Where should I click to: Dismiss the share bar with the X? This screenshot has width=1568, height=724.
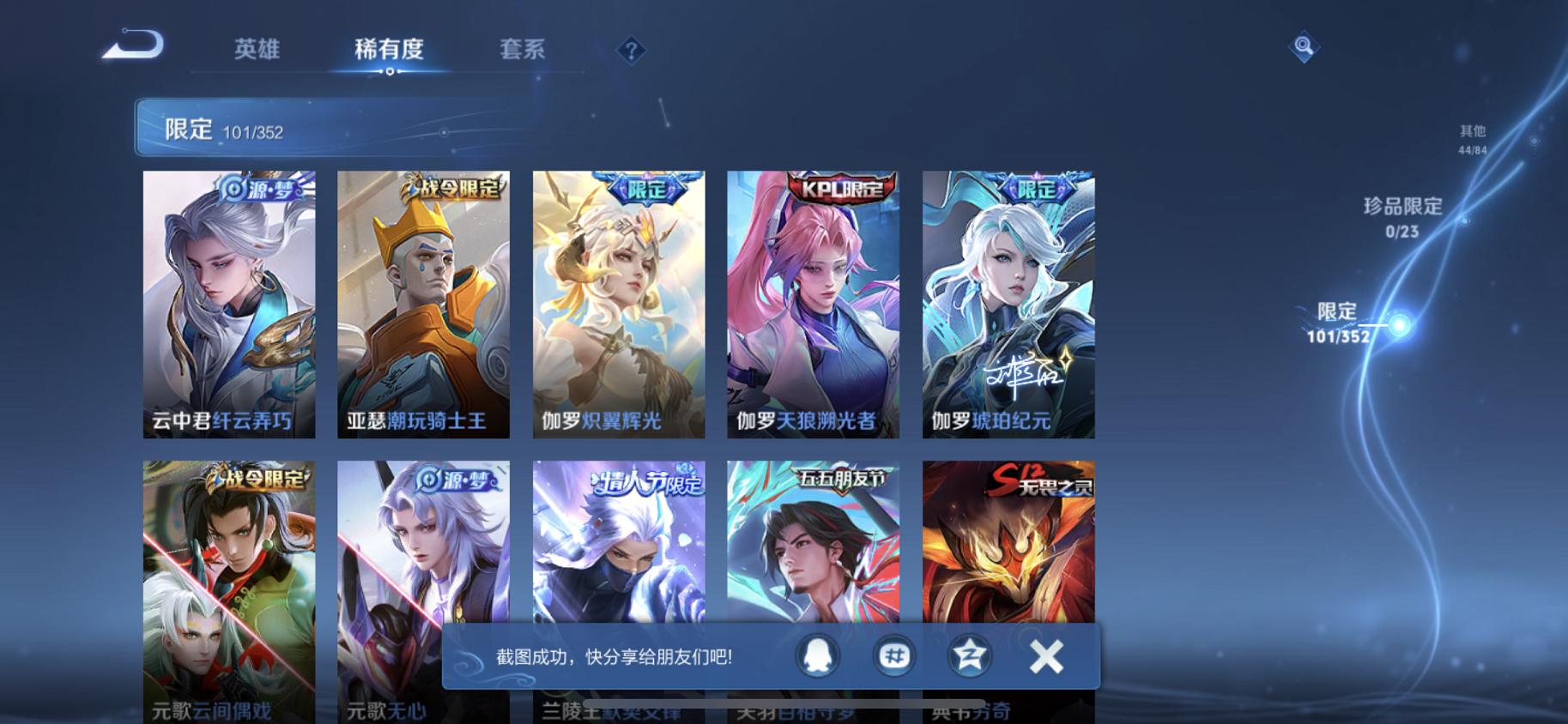tap(1046, 655)
